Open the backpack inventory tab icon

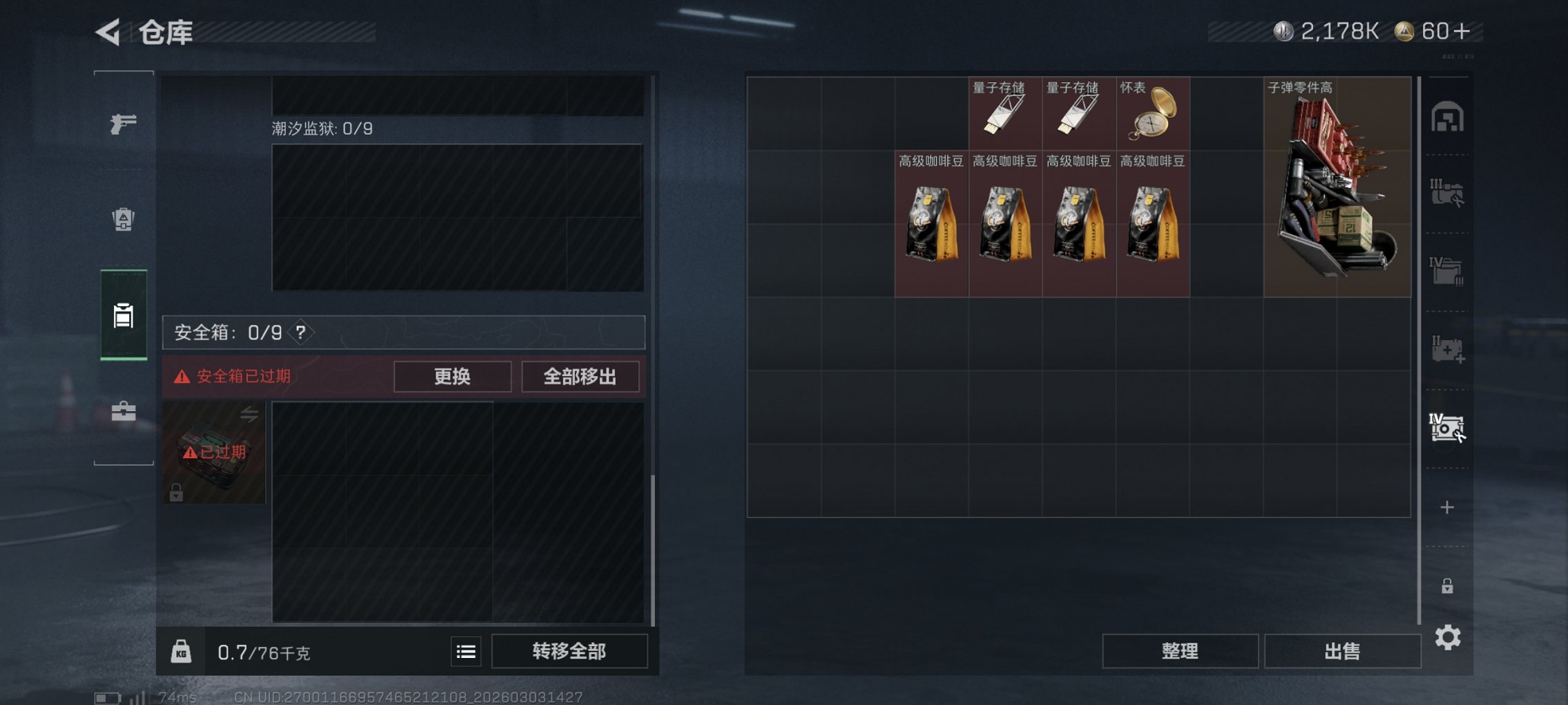point(123,220)
